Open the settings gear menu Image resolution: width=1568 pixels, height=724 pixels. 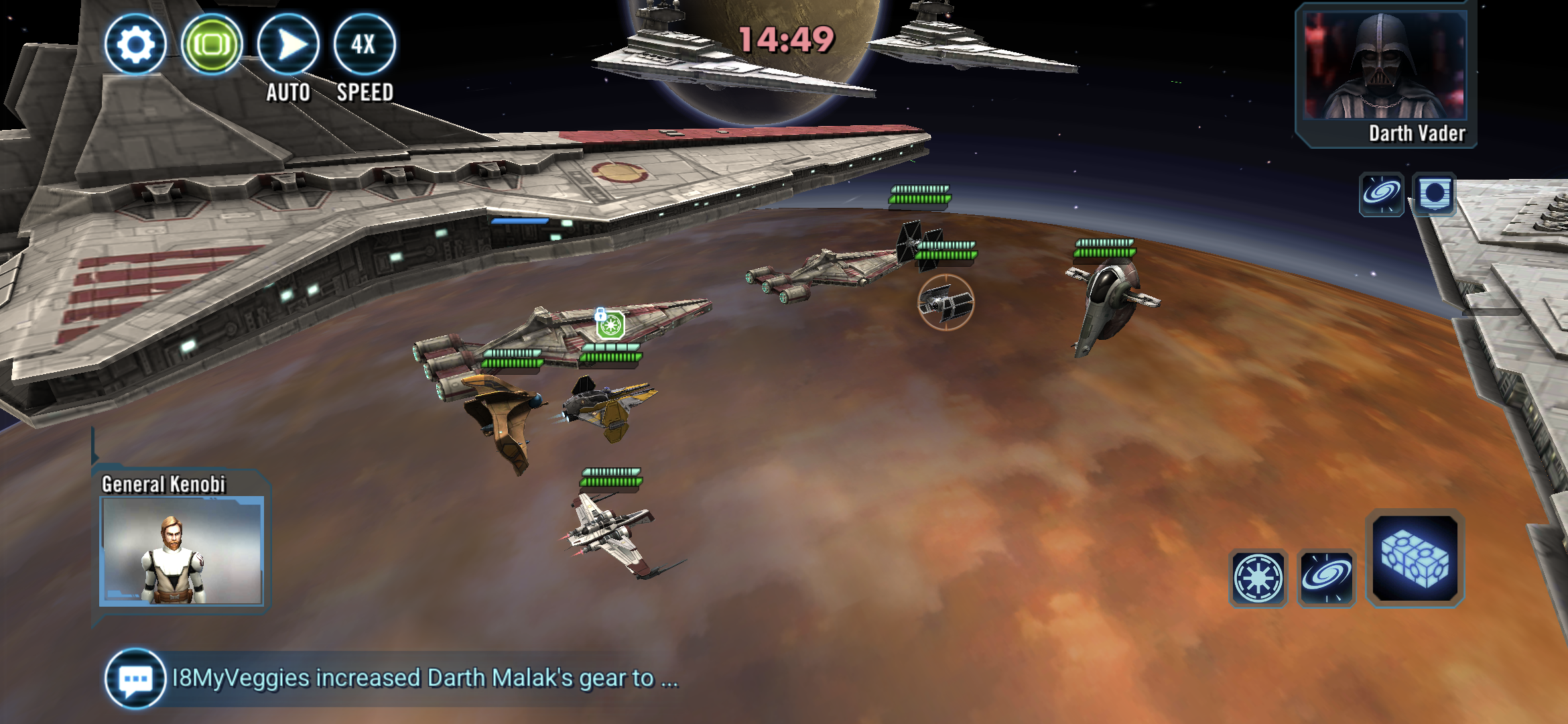(135, 45)
